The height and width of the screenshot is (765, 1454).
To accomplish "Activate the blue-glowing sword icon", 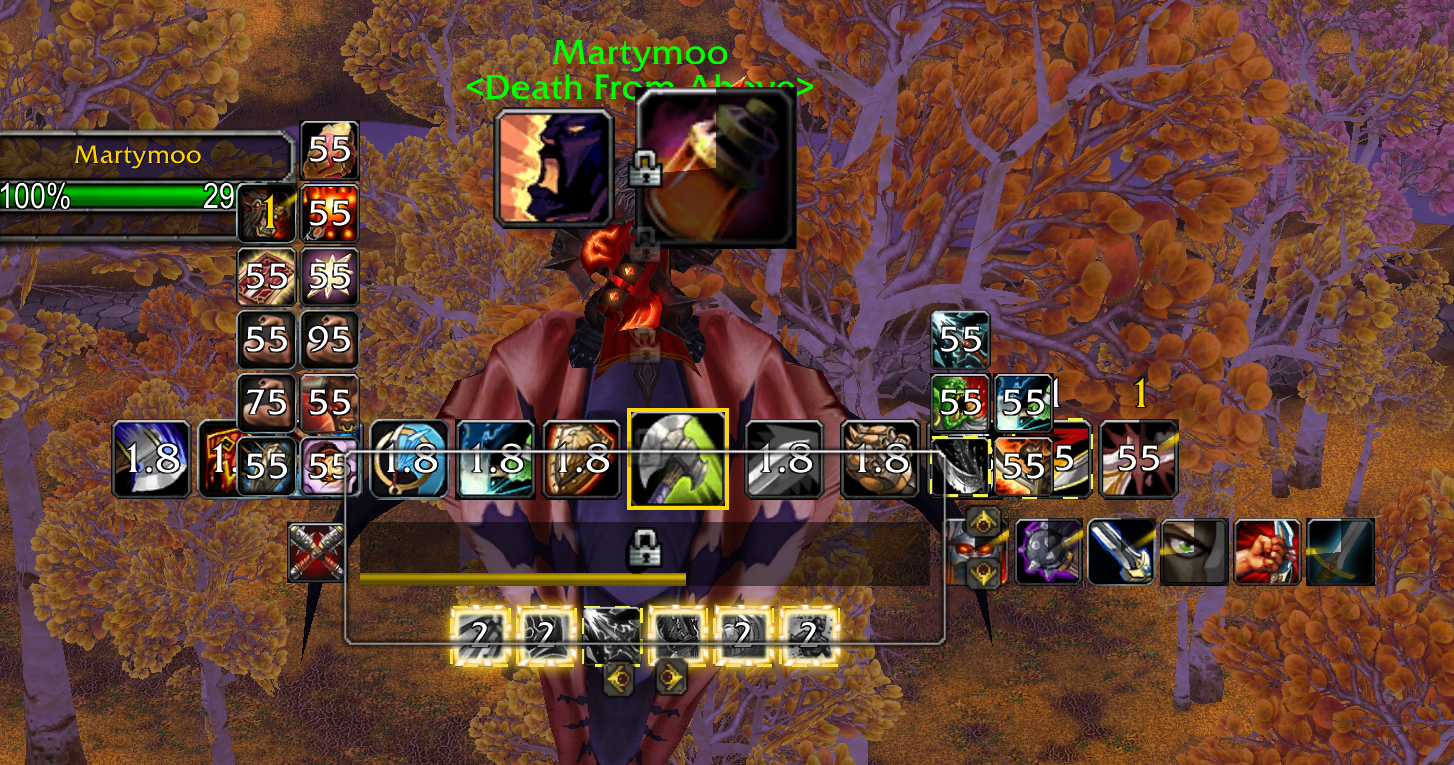I will [1122, 552].
